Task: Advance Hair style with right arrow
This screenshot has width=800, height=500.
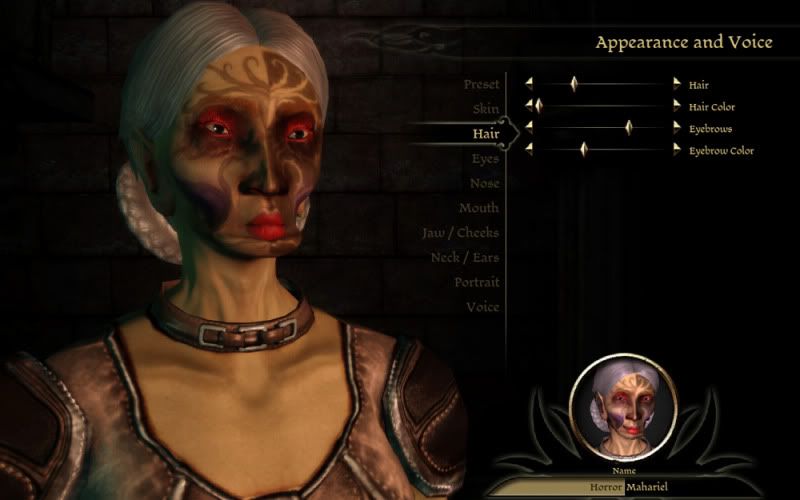Action: (x=676, y=84)
